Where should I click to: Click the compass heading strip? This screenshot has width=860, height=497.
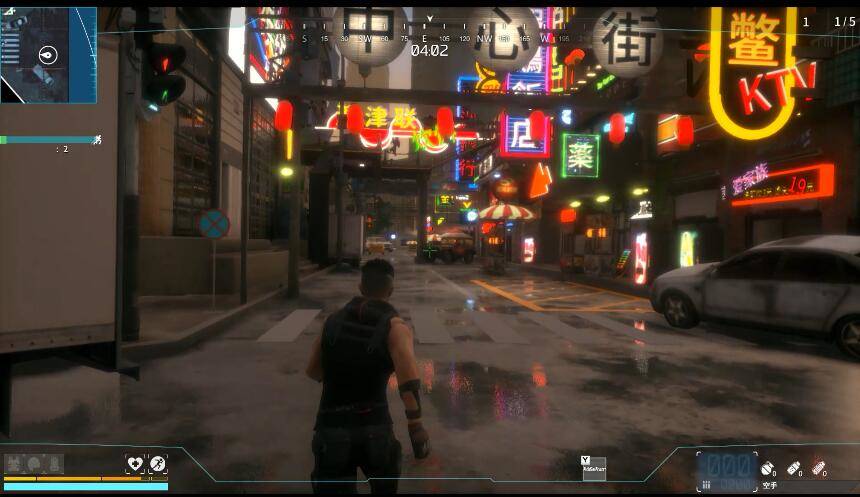click(430, 38)
